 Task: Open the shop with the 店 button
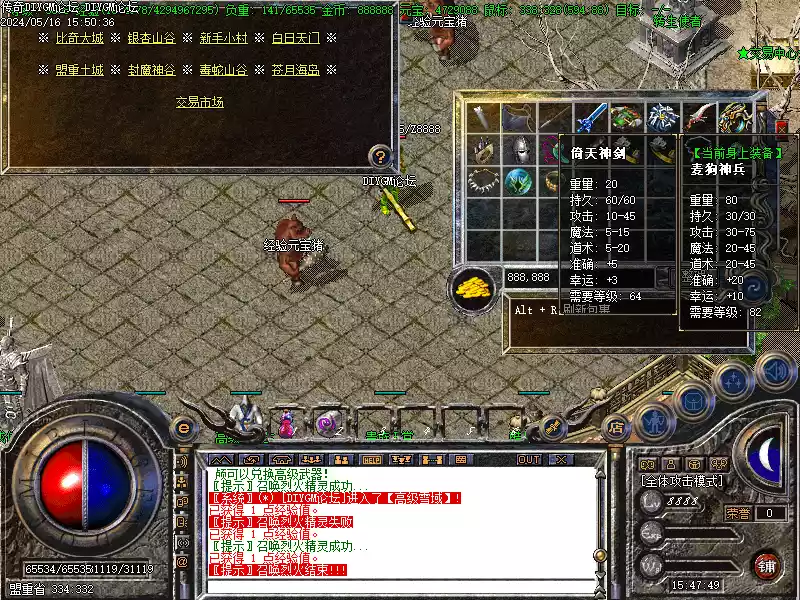click(x=616, y=424)
